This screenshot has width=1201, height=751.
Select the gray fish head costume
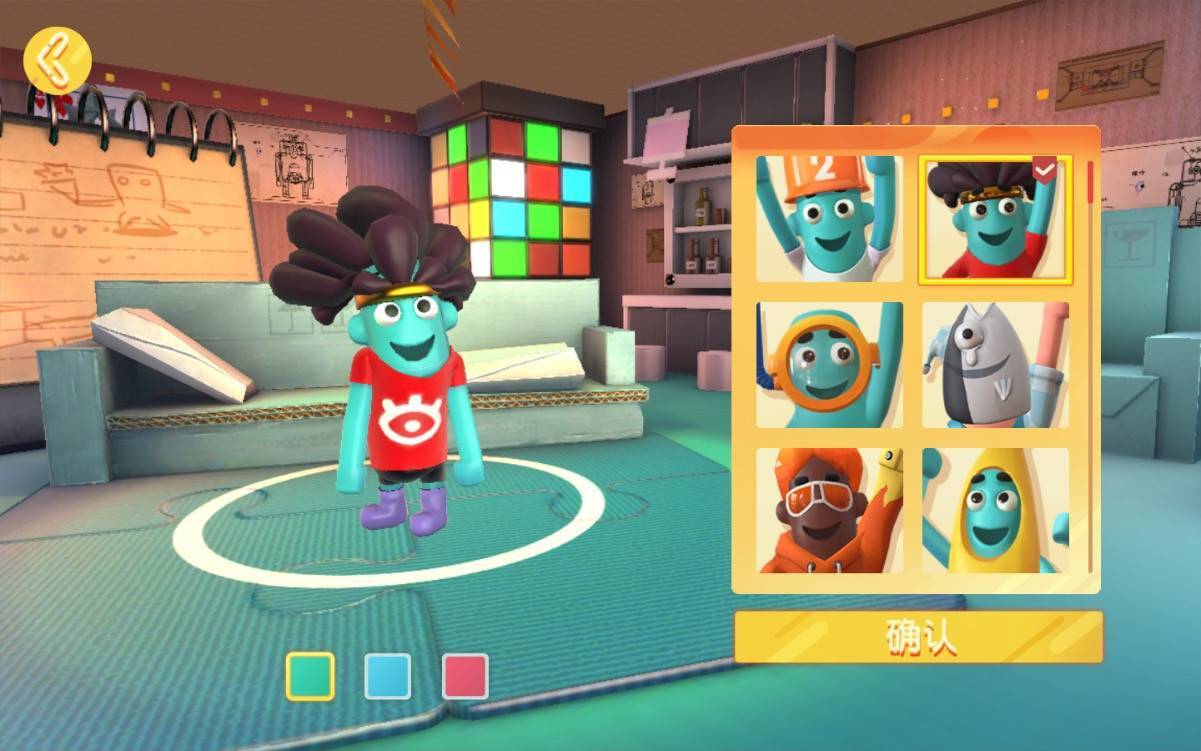click(x=995, y=365)
